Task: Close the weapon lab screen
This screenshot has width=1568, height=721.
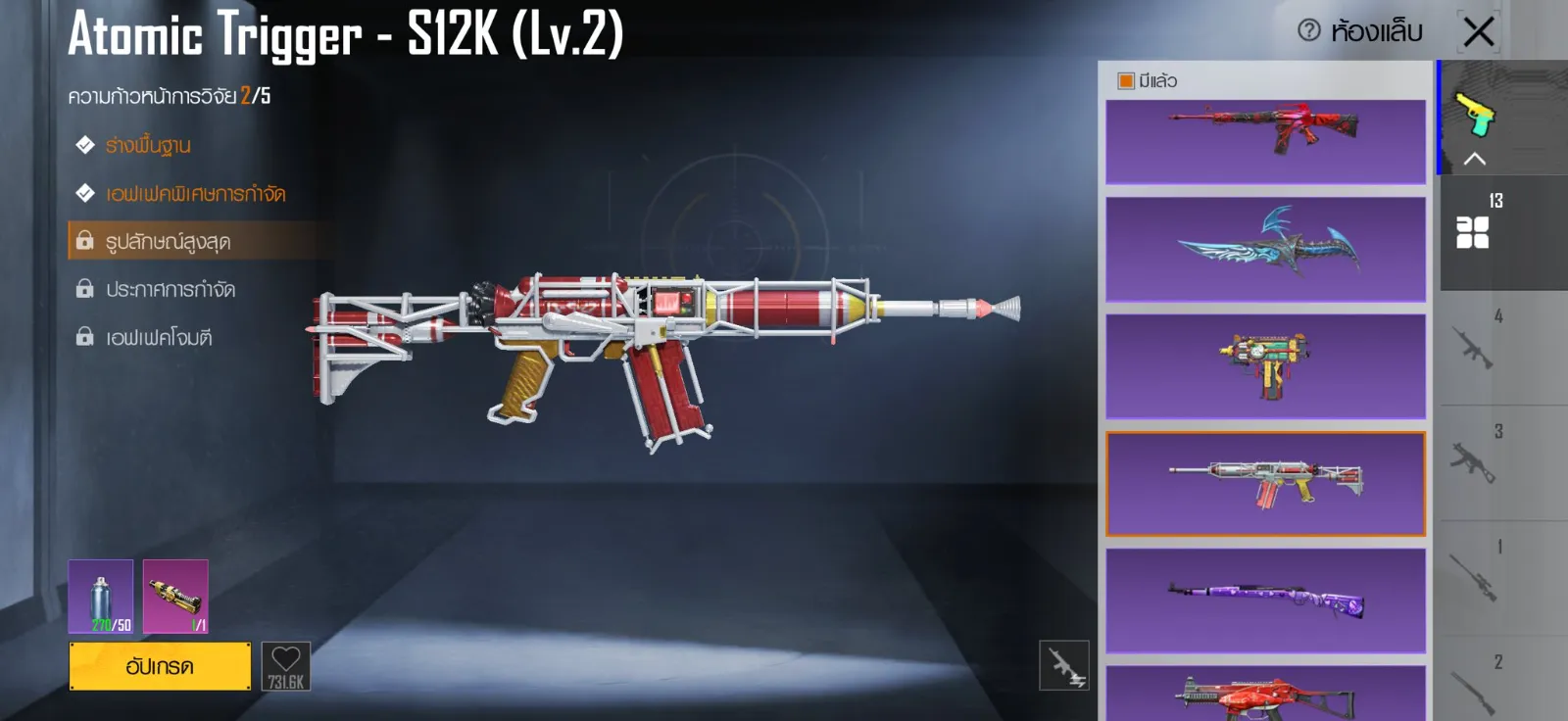Action: 1479,31
